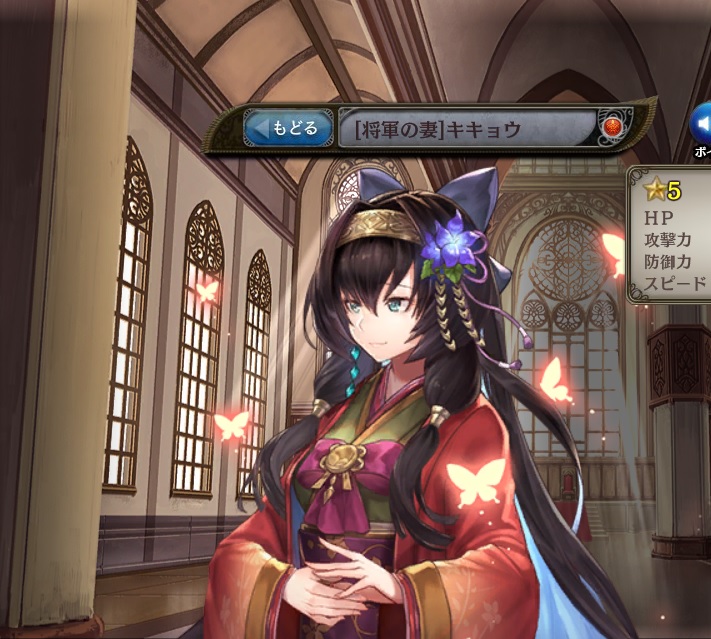Play the character voice via speaker icon
Screen dimensions: 711x639
coord(701,123)
